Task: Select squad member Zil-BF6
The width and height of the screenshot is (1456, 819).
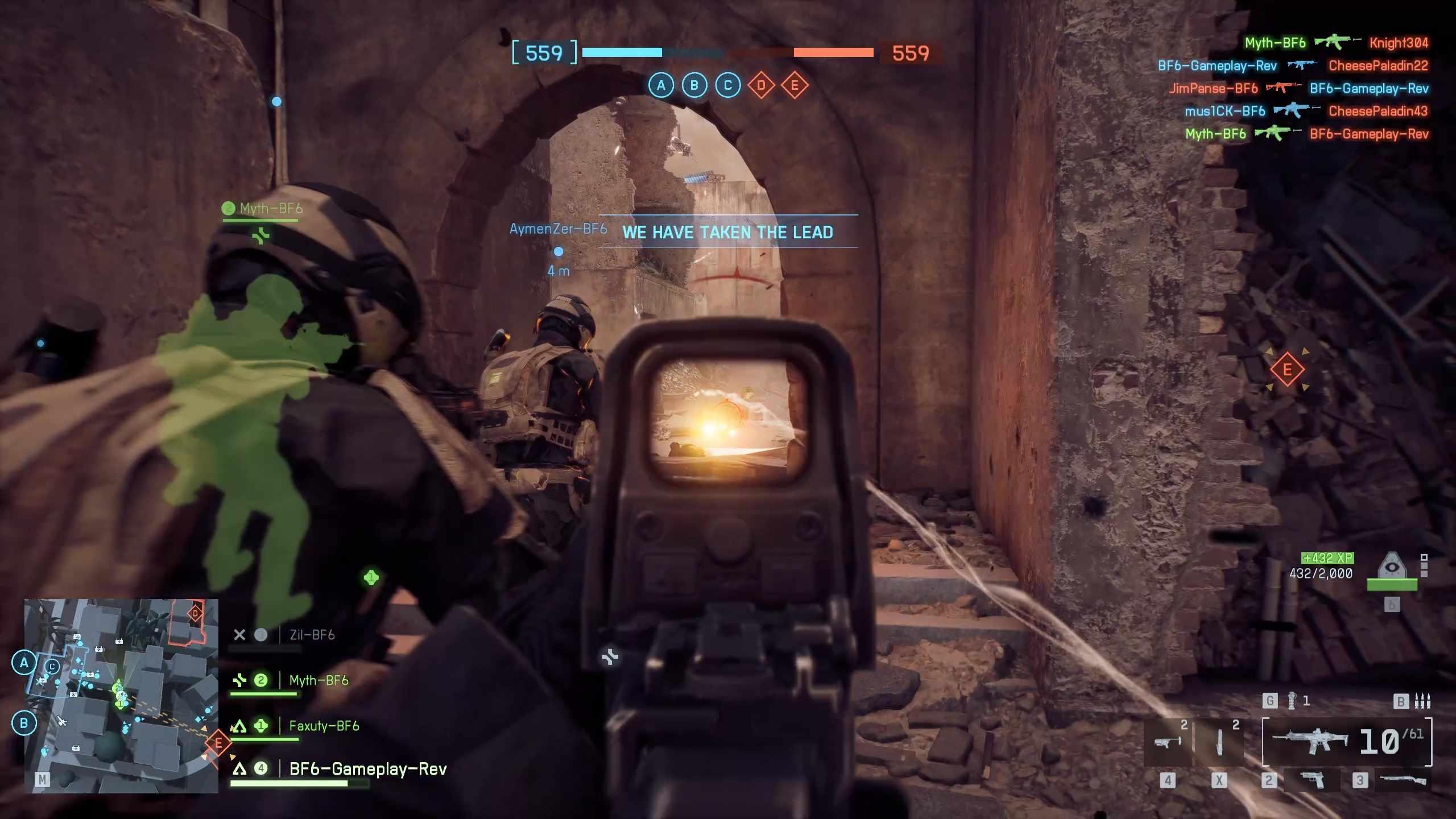Action: click(312, 635)
